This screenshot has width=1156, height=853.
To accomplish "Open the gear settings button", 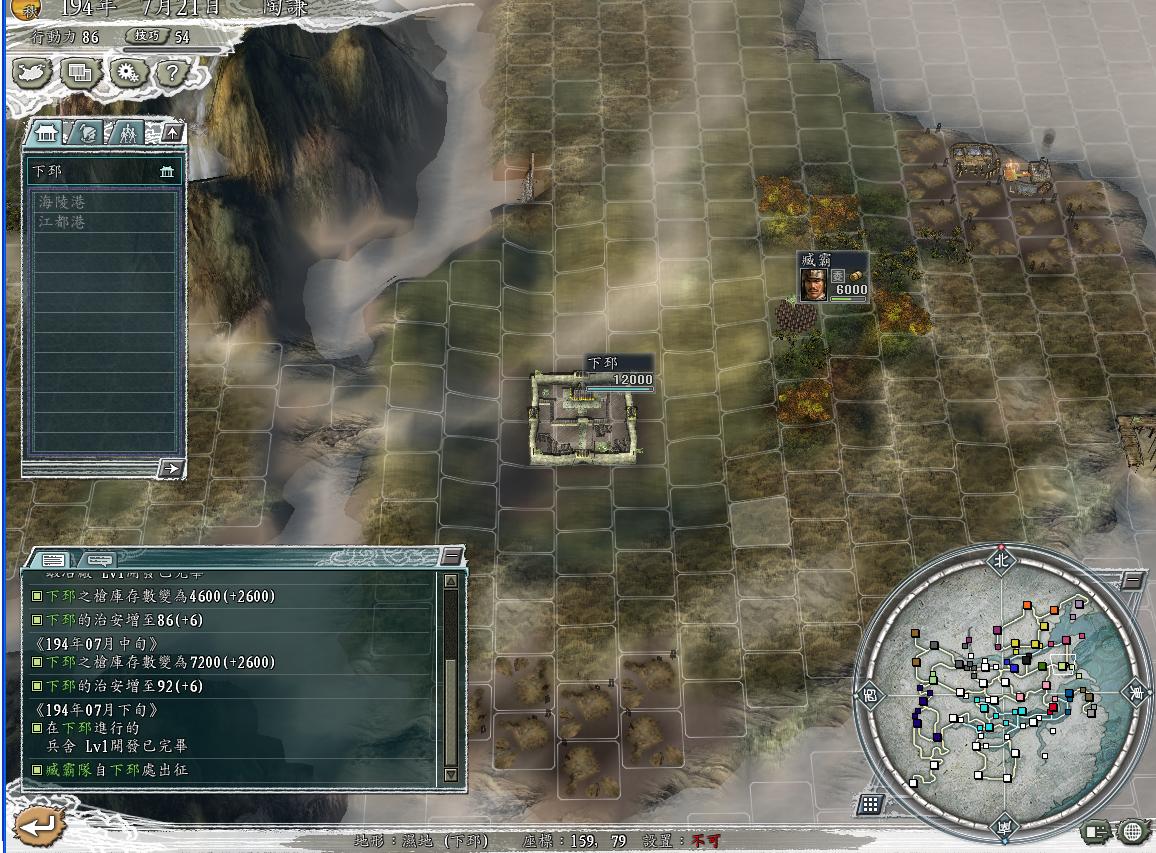I will [126, 72].
